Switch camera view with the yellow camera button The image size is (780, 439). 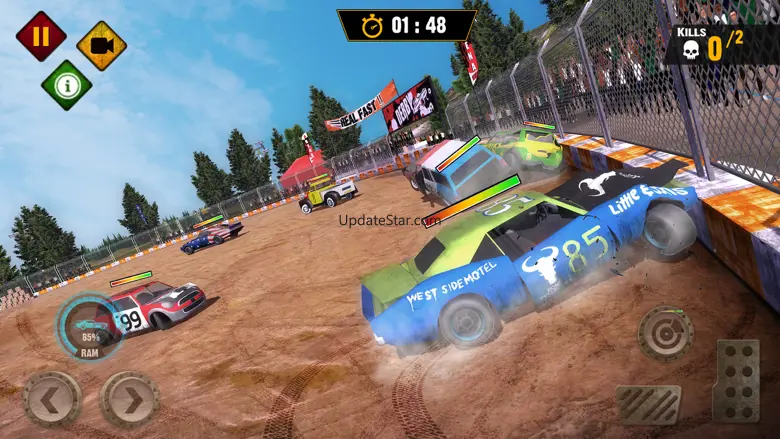click(101, 45)
